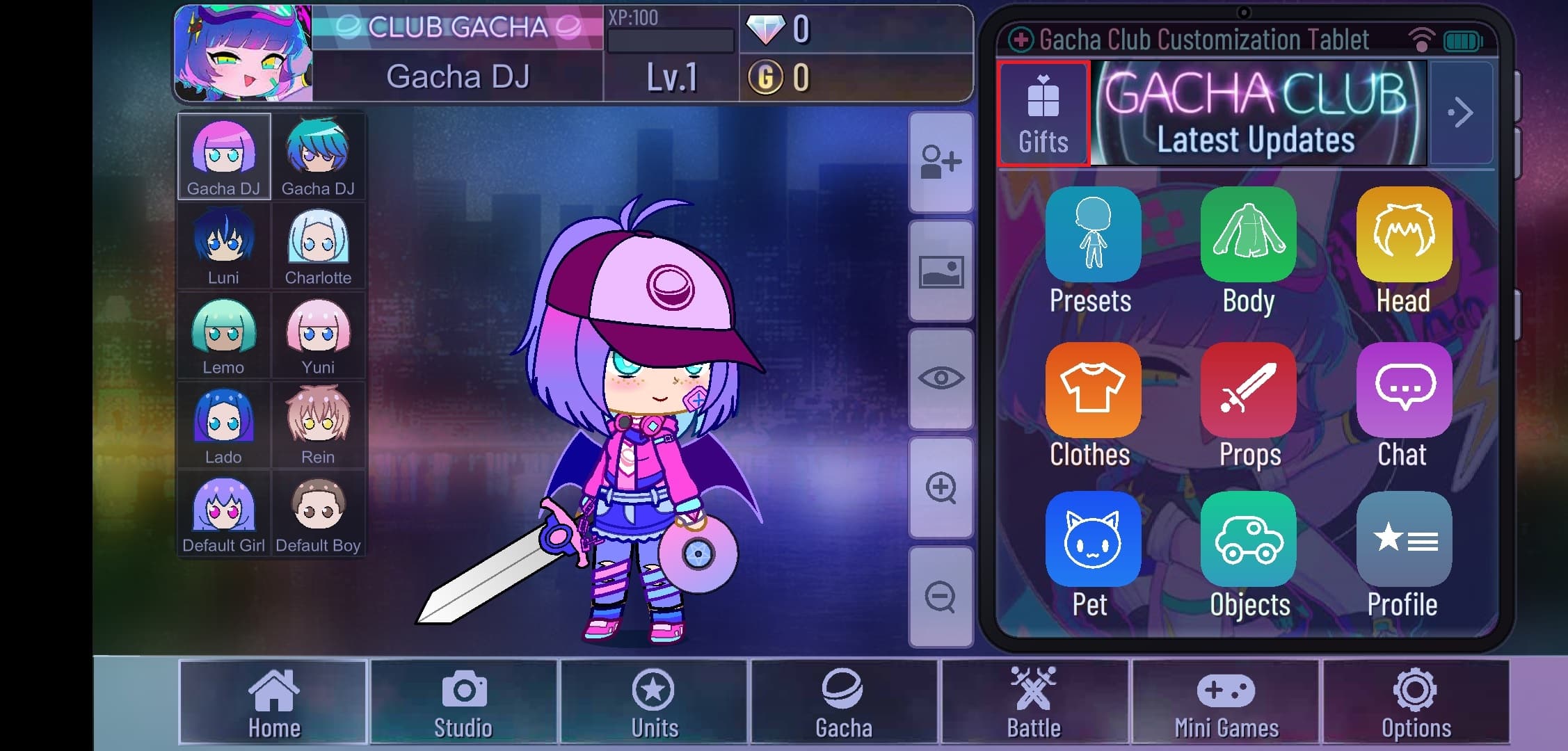Switch to the Battle tab
The height and width of the screenshot is (751, 1568).
point(1035,702)
